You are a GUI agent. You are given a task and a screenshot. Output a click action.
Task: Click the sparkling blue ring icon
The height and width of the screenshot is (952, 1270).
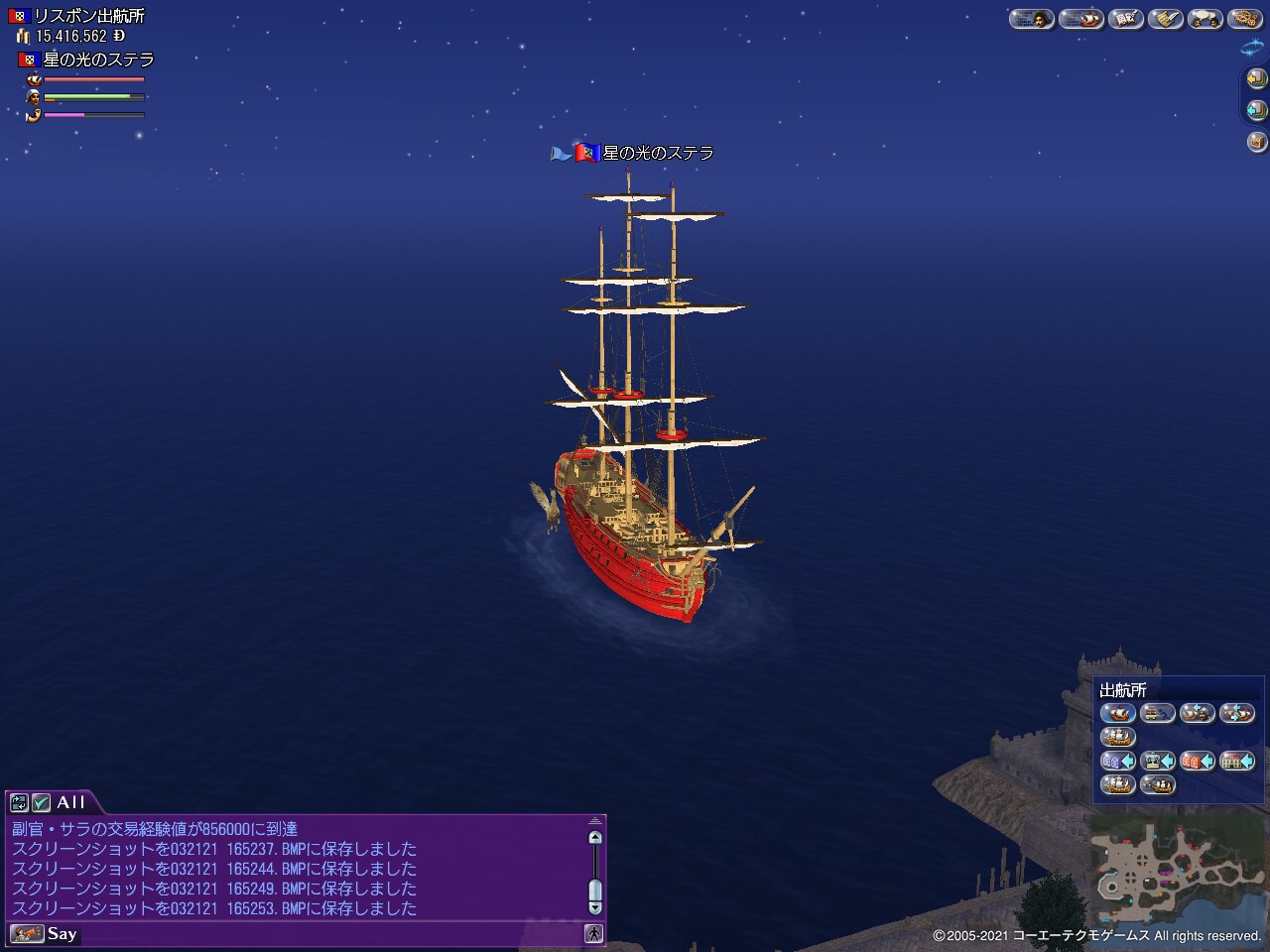[1253, 48]
